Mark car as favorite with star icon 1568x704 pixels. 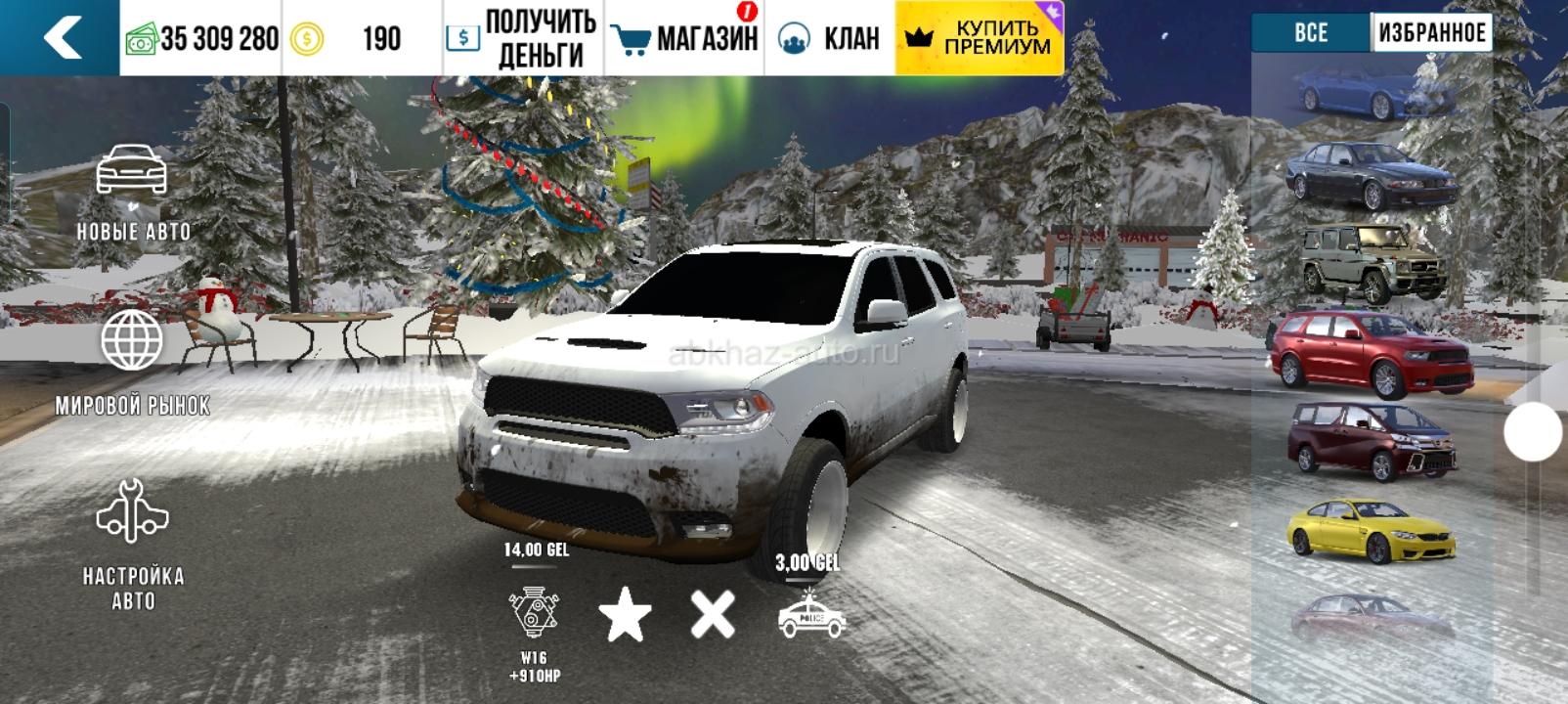pyautogui.click(x=625, y=616)
